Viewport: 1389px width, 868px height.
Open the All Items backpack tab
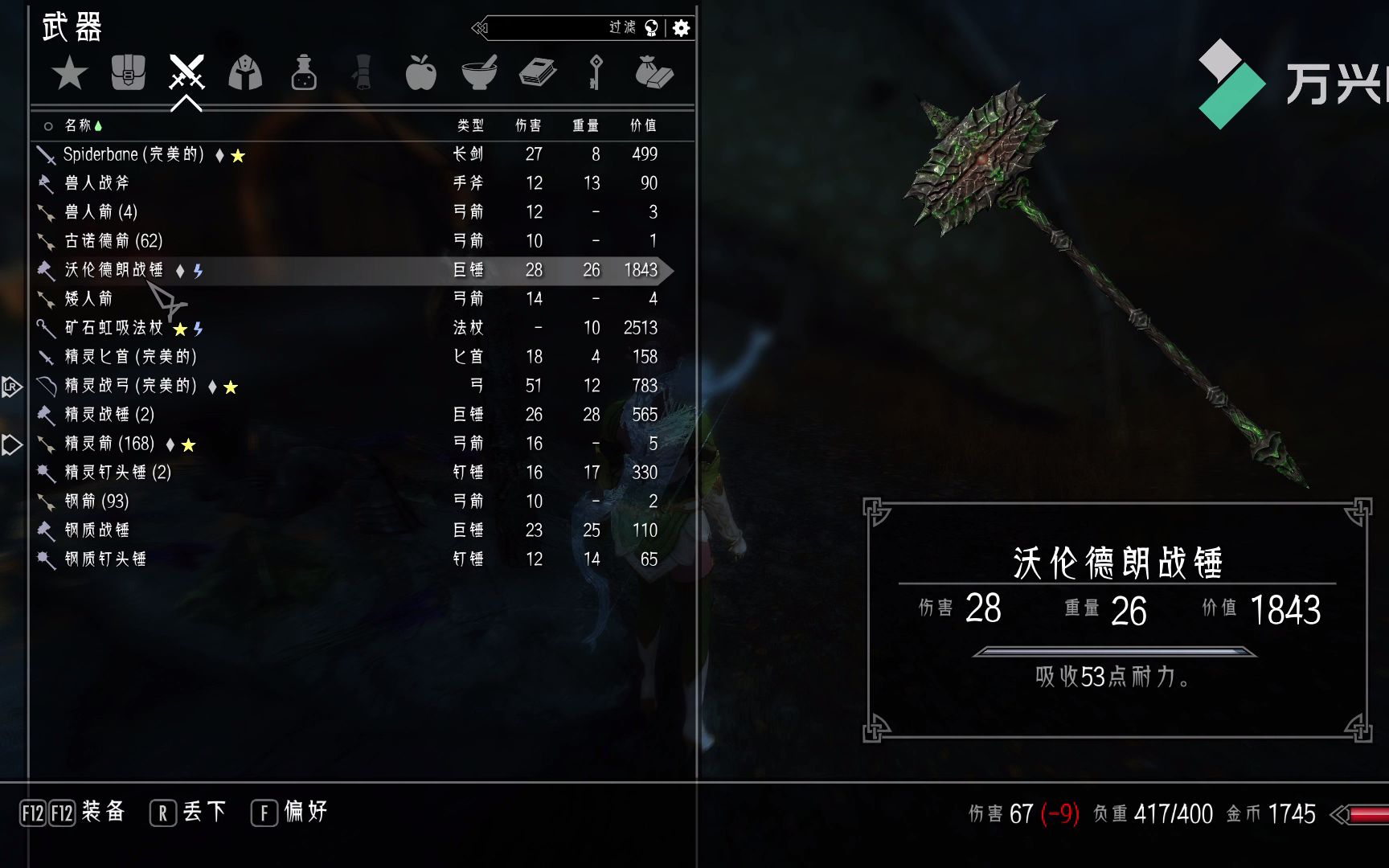point(128,73)
